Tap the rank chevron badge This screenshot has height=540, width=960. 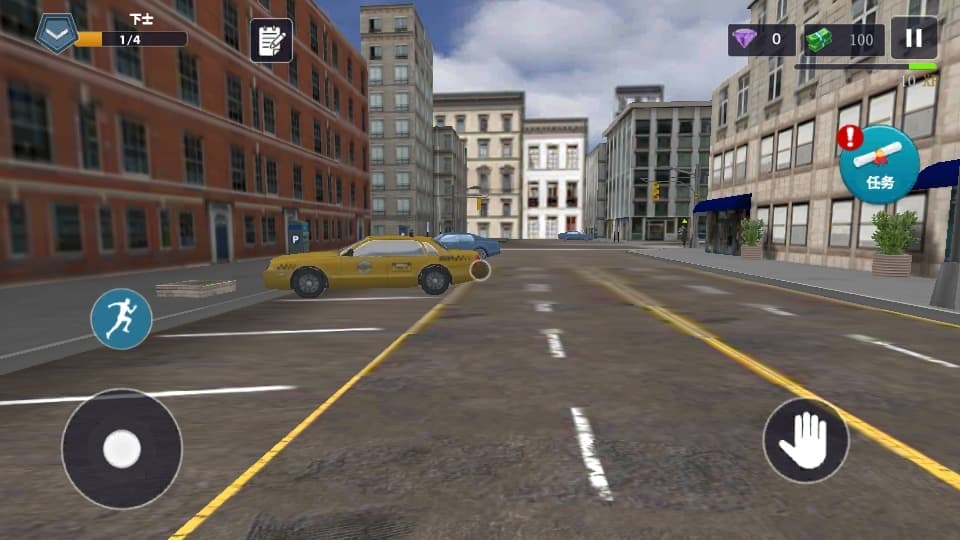[x=56, y=33]
